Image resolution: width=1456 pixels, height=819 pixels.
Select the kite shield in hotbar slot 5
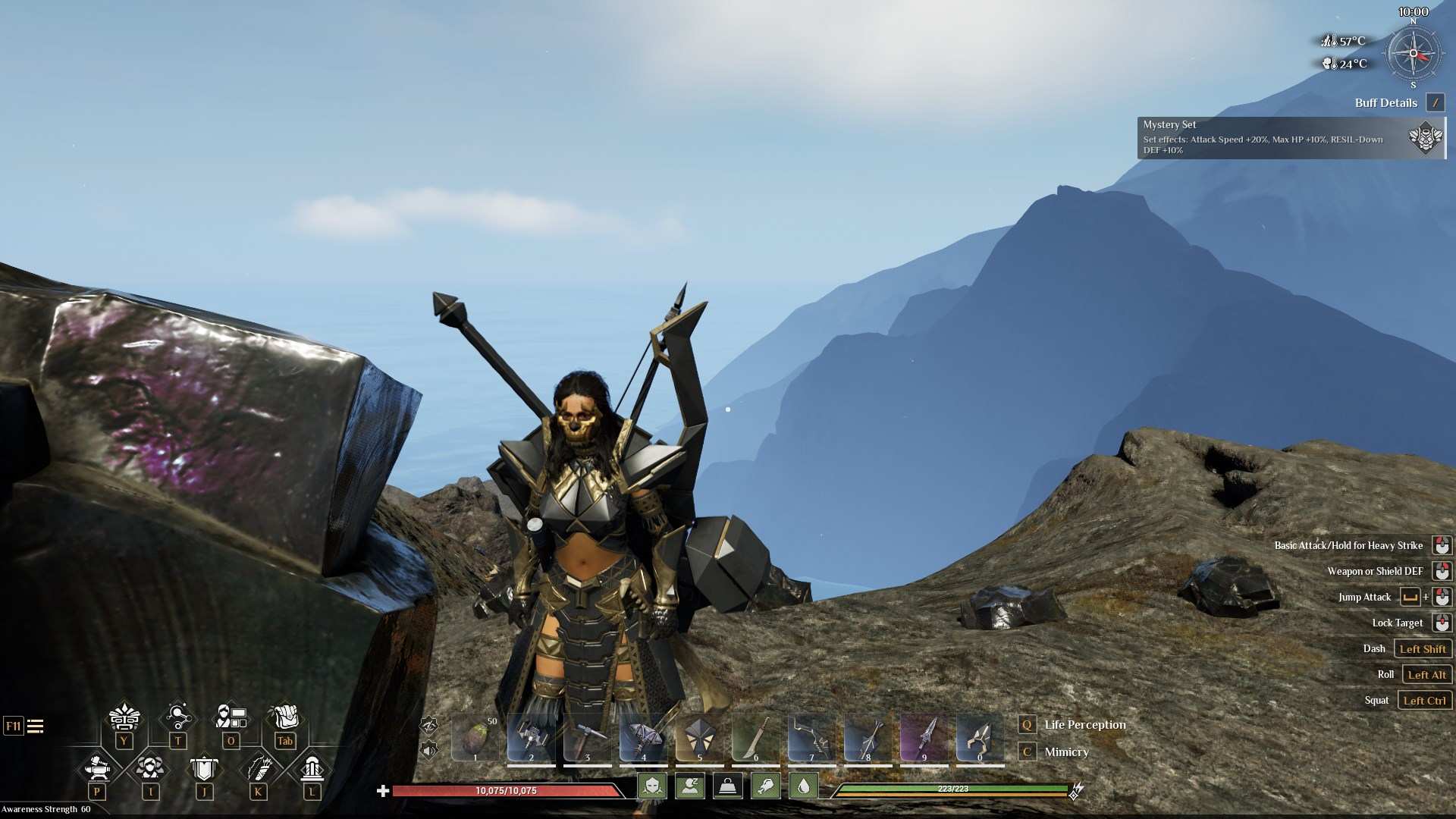(x=699, y=737)
